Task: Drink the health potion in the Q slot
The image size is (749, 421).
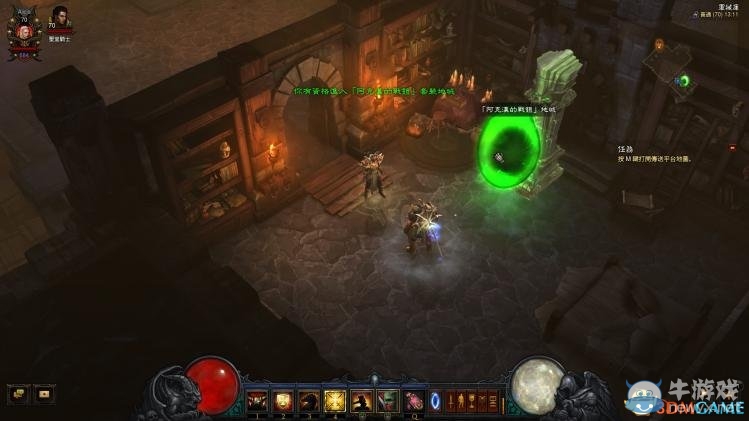Action: (413, 401)
